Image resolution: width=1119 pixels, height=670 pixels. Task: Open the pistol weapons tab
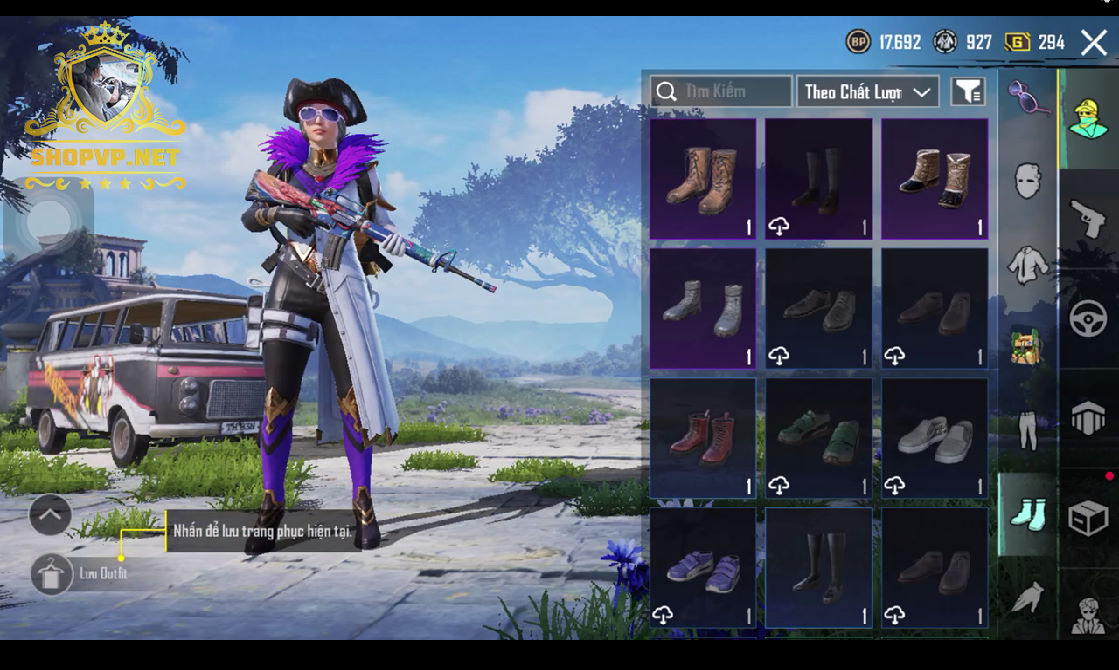pyautogui.click(x=1088, y=217)
